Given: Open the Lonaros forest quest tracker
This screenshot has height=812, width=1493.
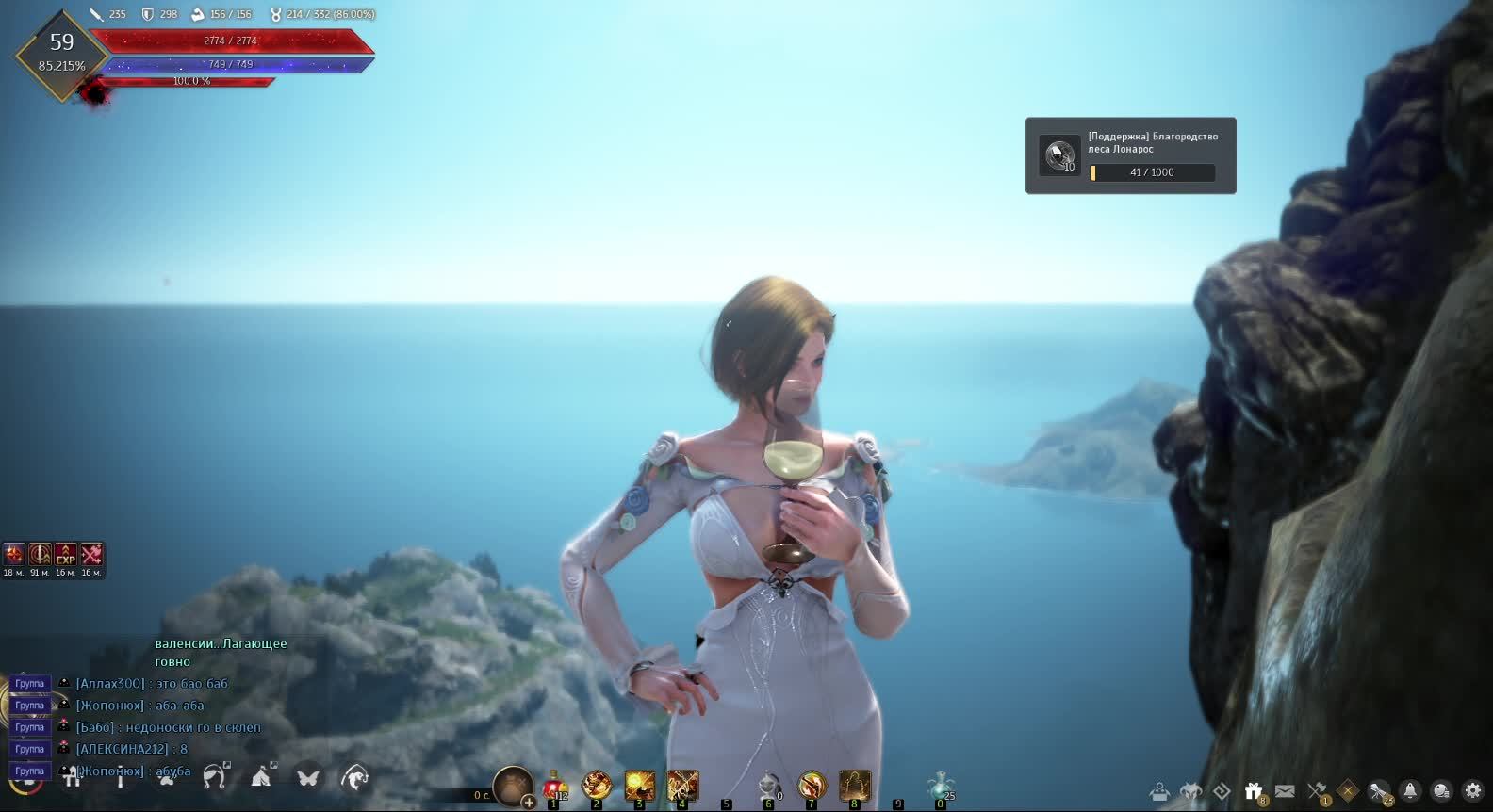Looking at the screenshot, I should click(1130, 155).
